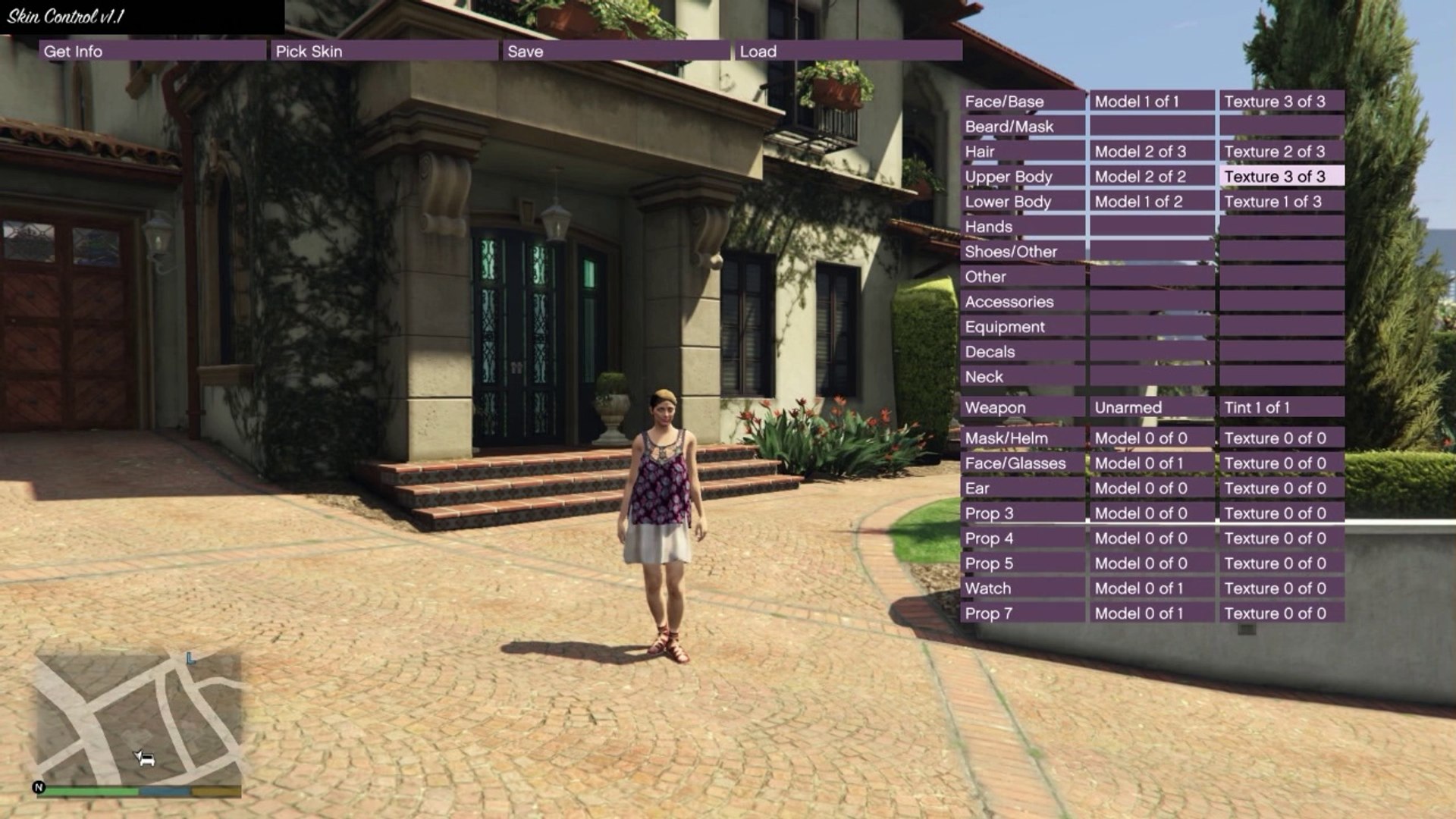Open the Pick Skin option
Screen dimensions: 1456x819
coord(384,51)
